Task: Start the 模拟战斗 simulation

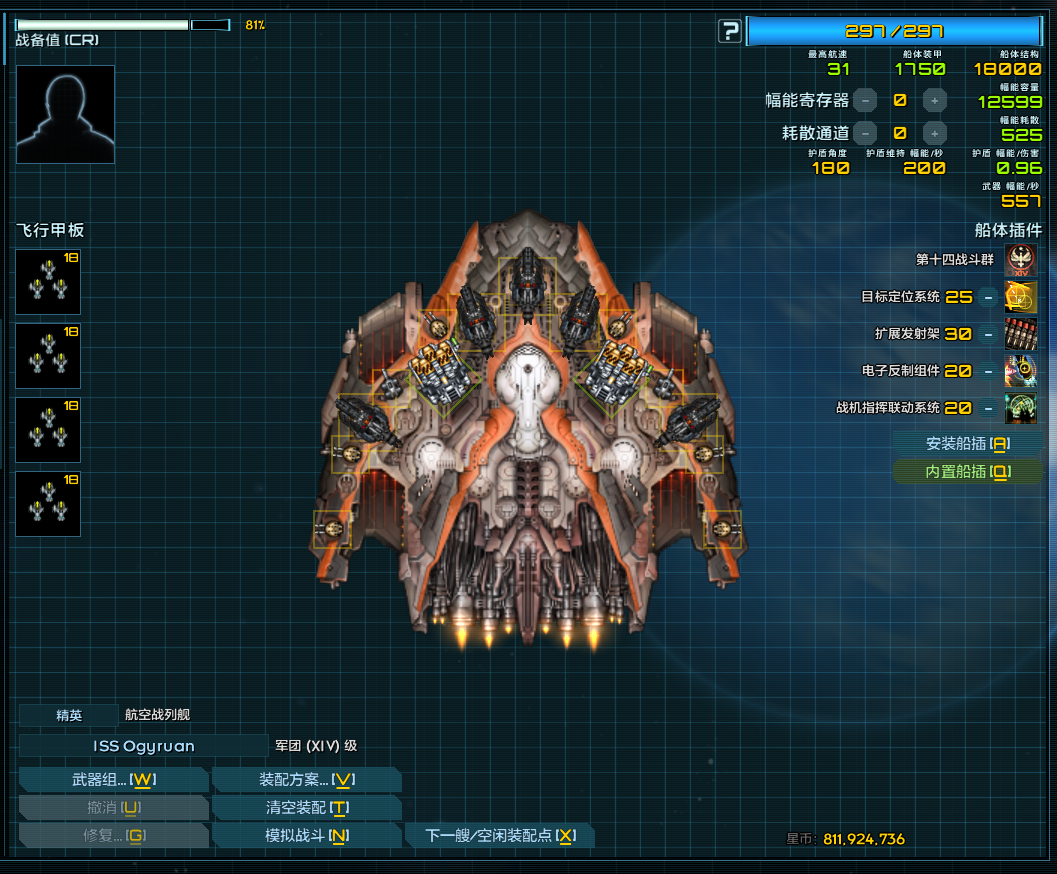Action: coord(306,836)
